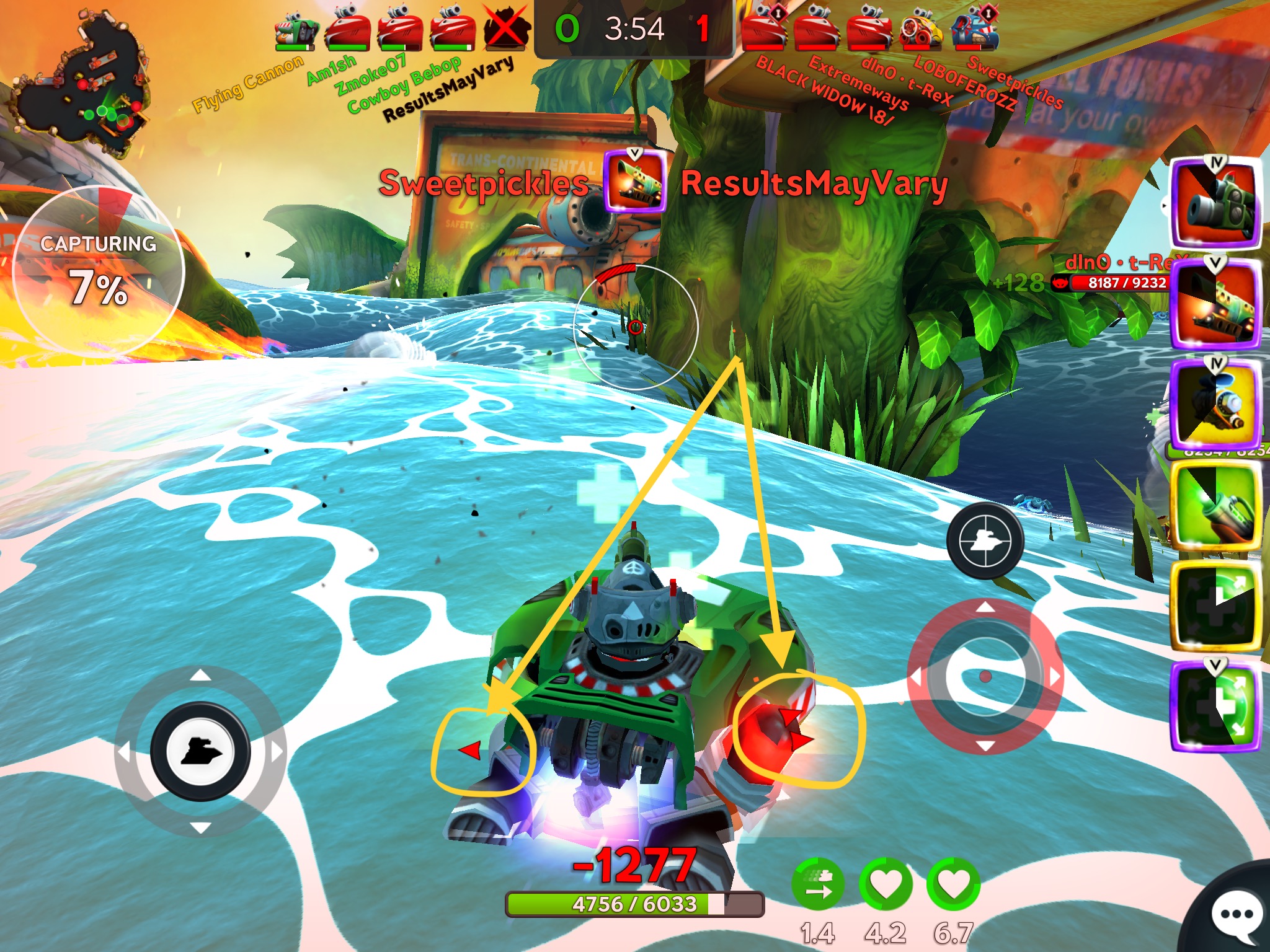Image resolution: width=1270 pixels, height=952 pixels.
Task: Select the tier V red blast cannon slot
Action: pos(1215,304)
